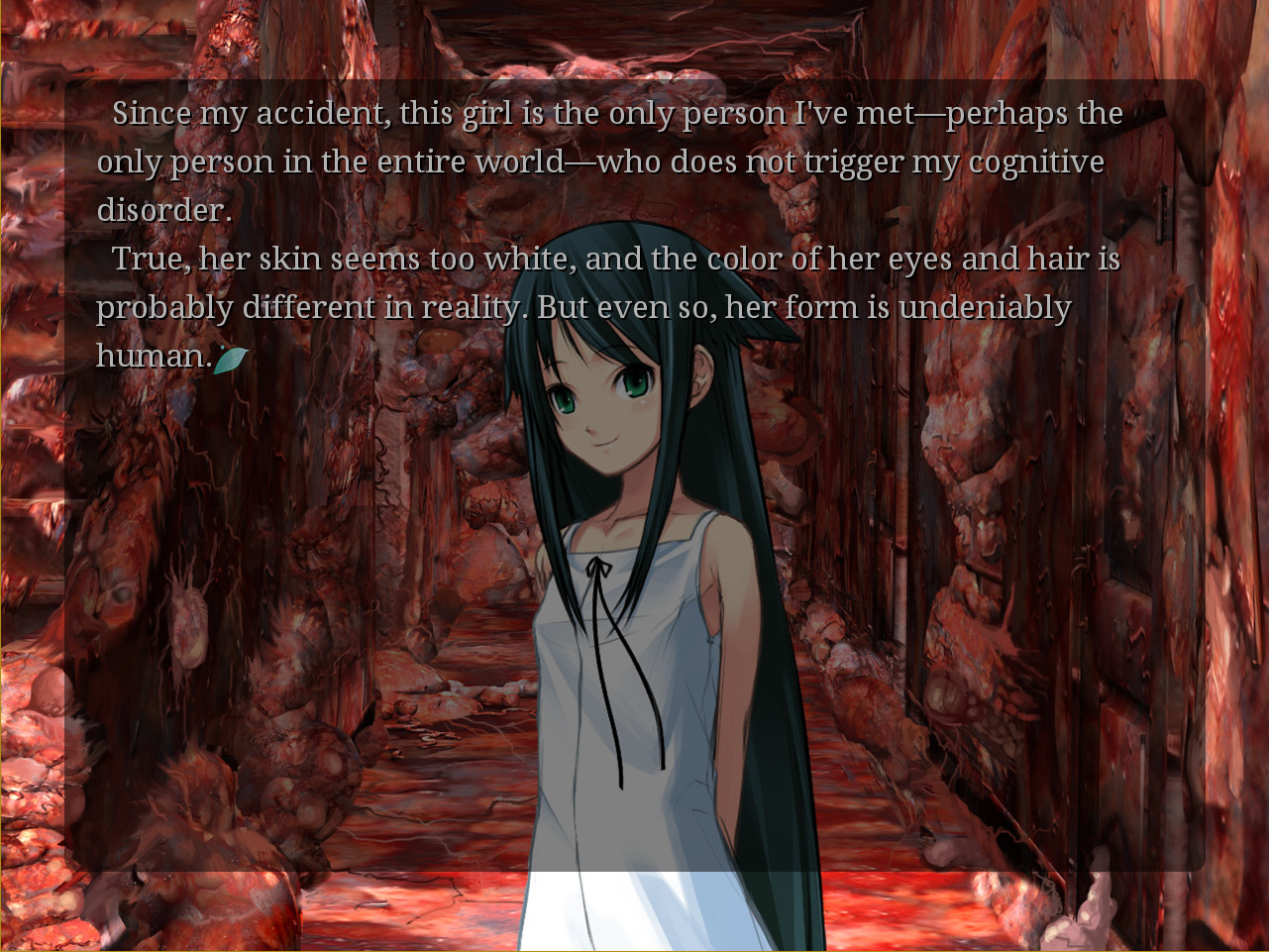Select the sentence starting with 'True, her skin'

click(297, 258)
